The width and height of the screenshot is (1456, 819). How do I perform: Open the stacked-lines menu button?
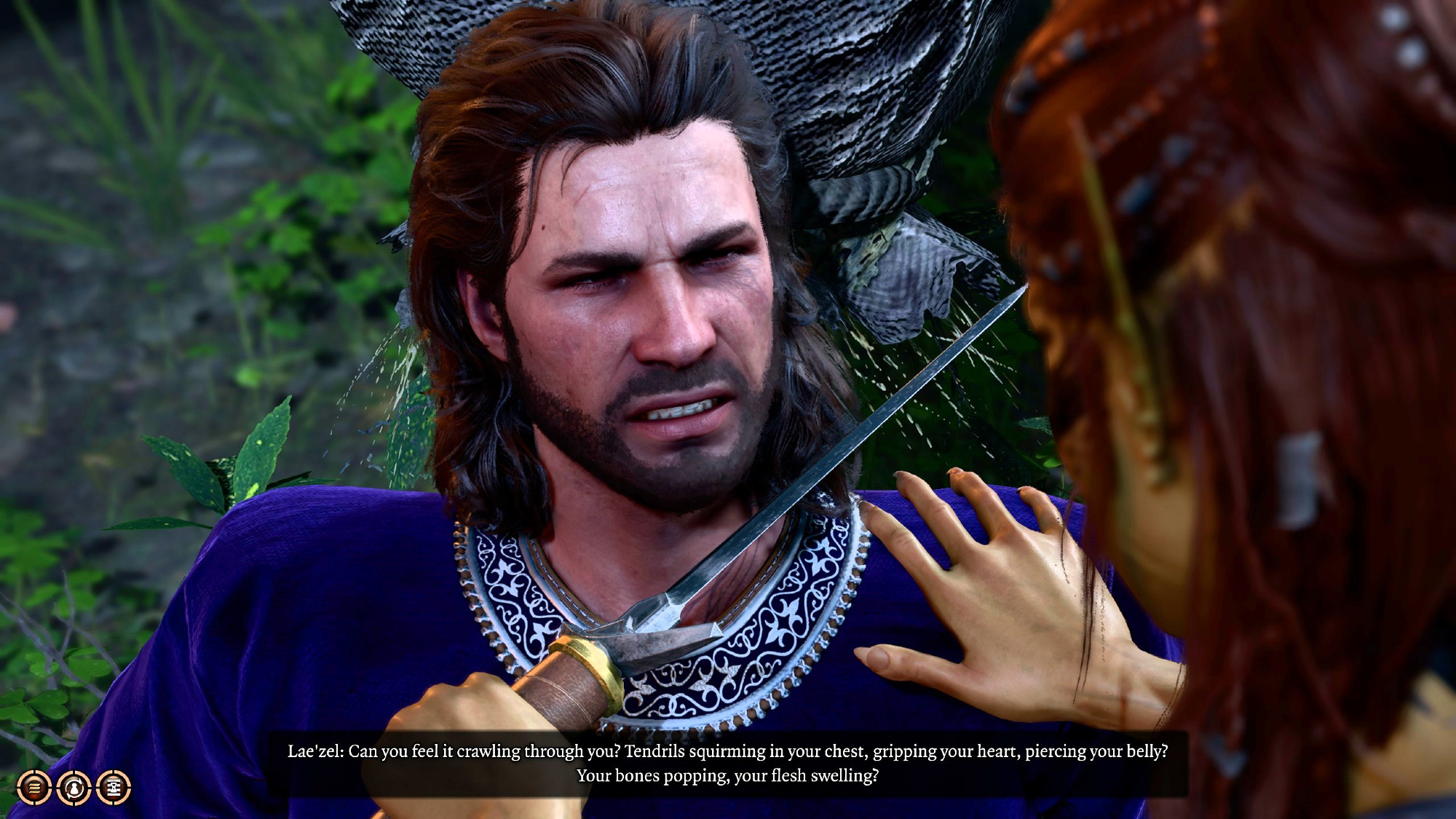point(33,787)
